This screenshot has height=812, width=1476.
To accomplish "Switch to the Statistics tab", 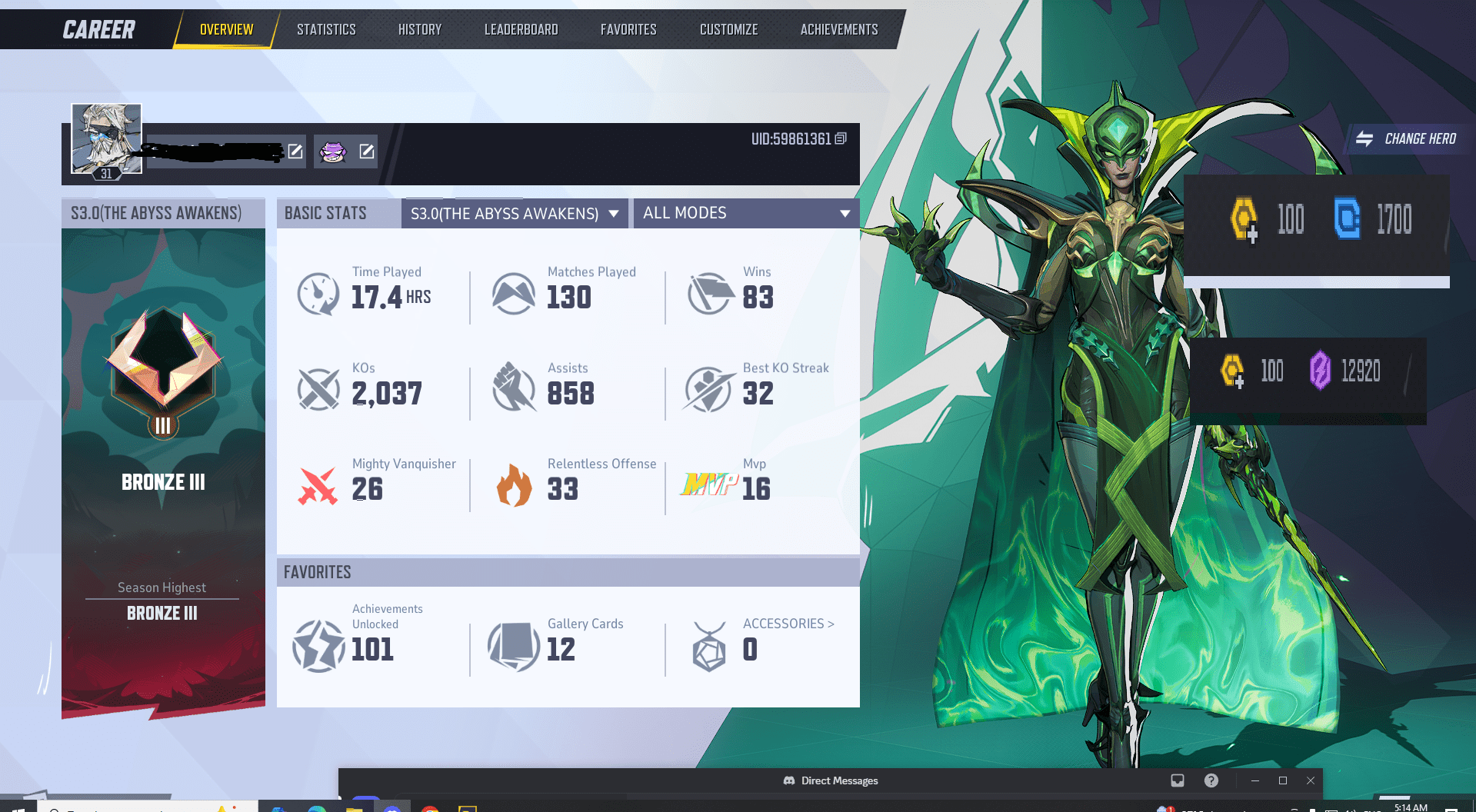I will point(325,28).
